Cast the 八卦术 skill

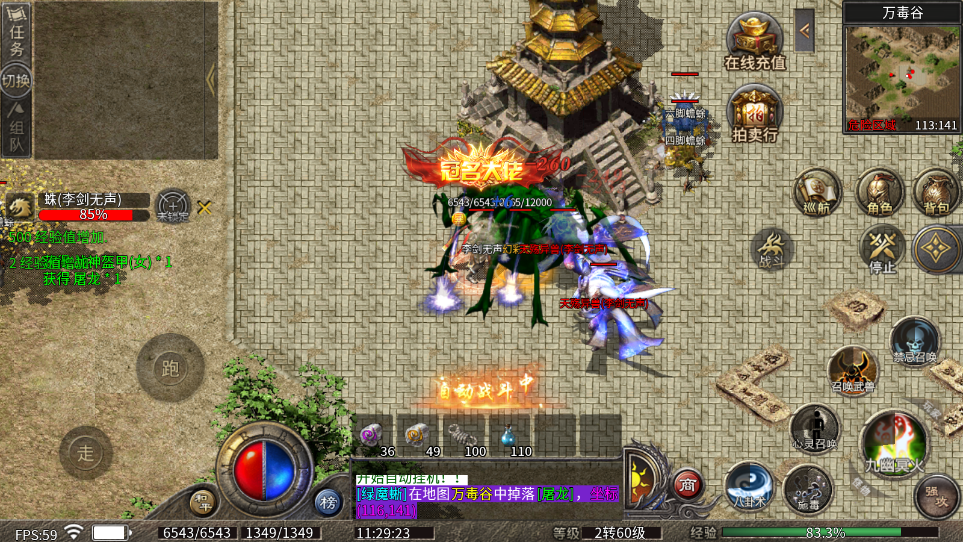(x=748, y=486)
